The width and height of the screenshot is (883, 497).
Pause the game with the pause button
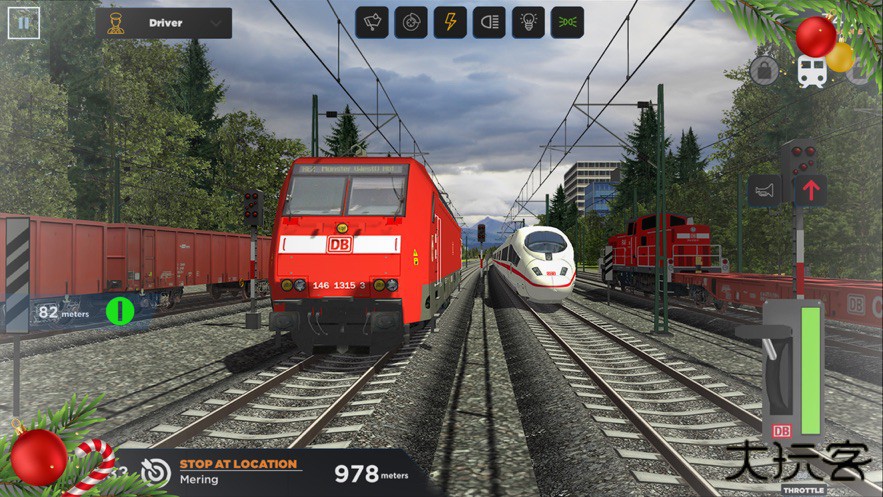[x=23, y=22]
